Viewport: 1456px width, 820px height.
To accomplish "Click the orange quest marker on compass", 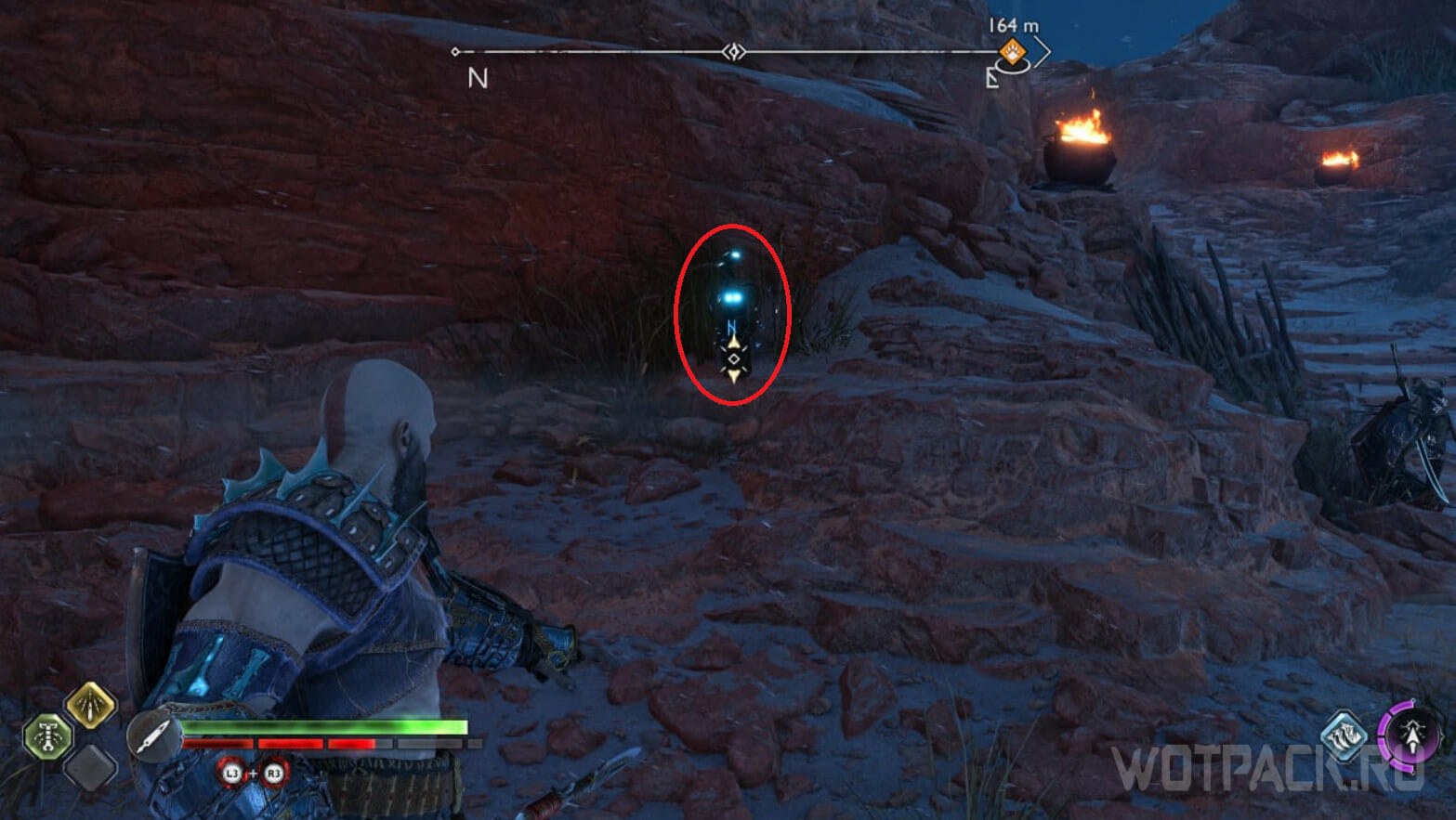I will click(1012, 51).
